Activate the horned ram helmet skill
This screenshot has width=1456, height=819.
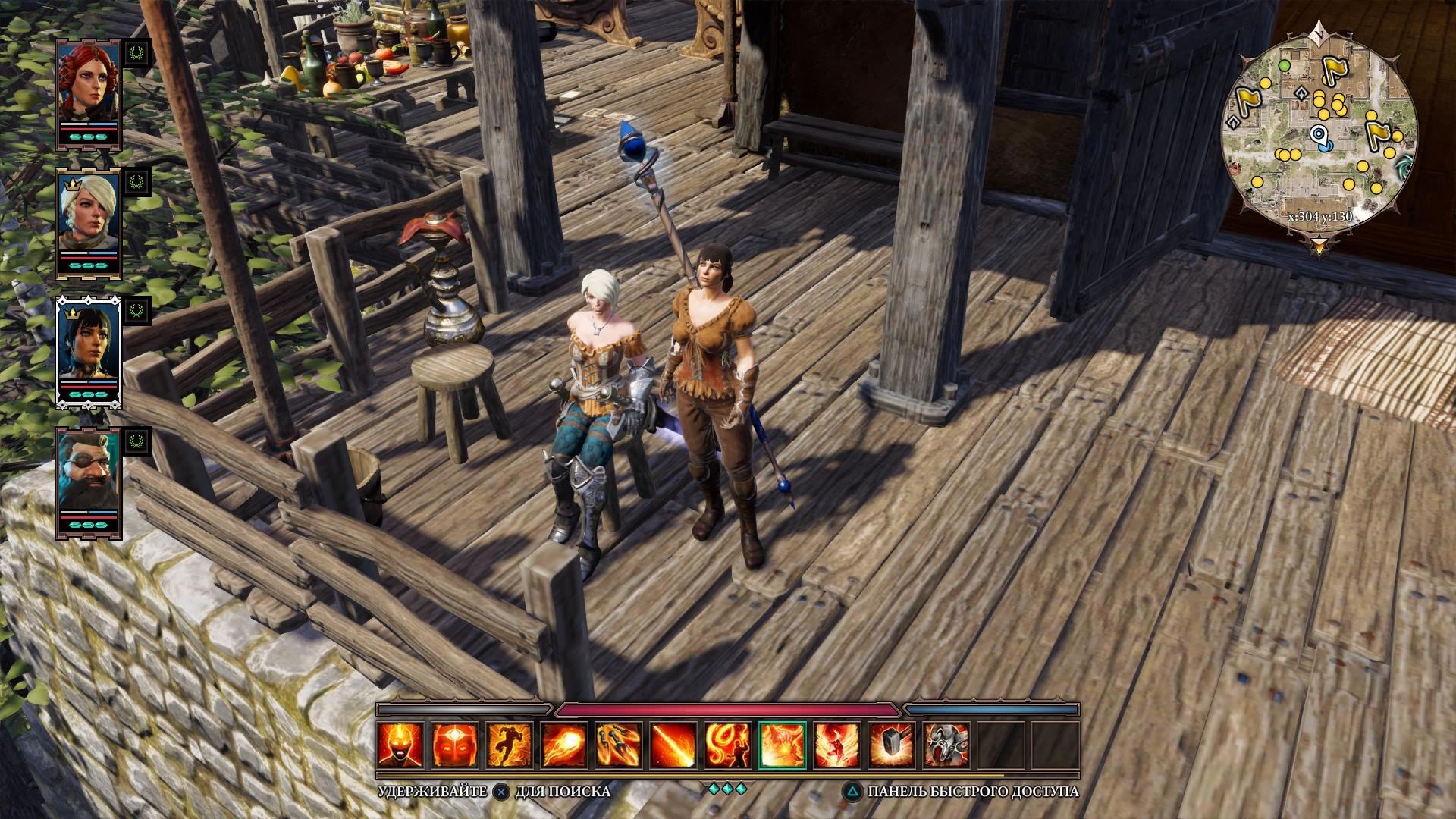[x=946, y=745]
